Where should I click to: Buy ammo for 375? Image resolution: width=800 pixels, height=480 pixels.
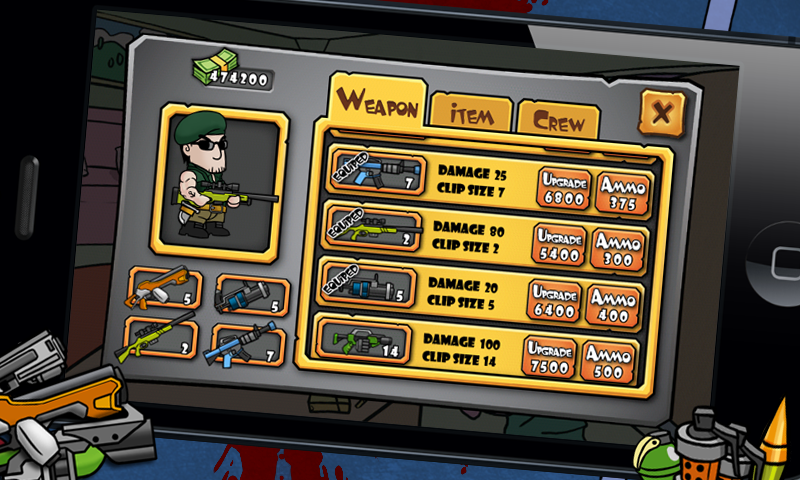tap(624, 192)
